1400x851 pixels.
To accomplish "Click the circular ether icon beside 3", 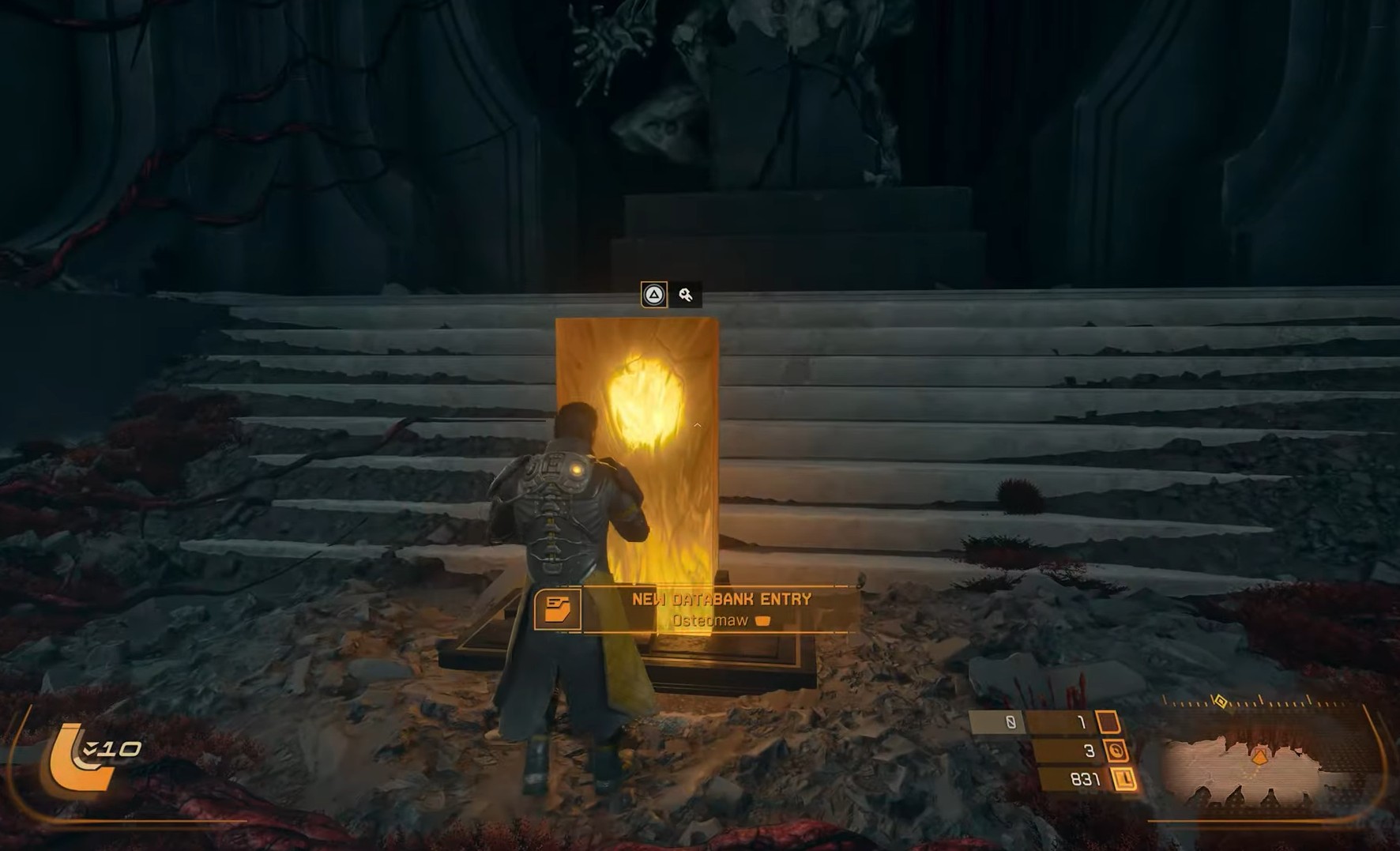I will tap(1116, 751).
